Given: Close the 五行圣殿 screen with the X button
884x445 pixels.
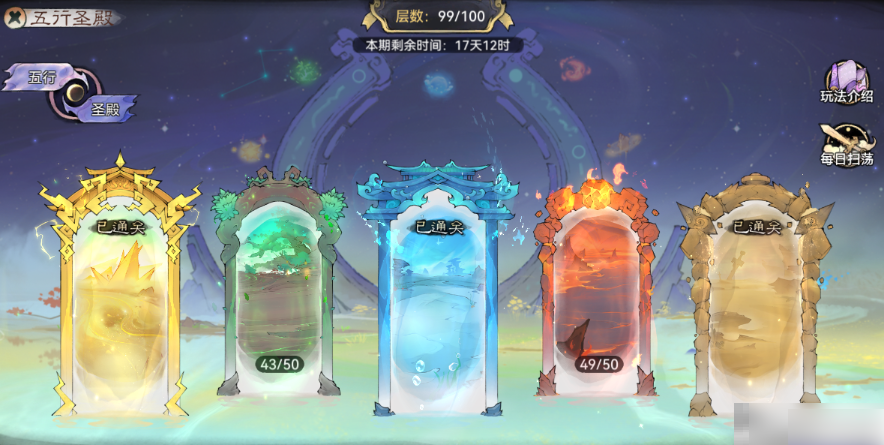Looking at the screenshot, I should click(x=15, y=19).
